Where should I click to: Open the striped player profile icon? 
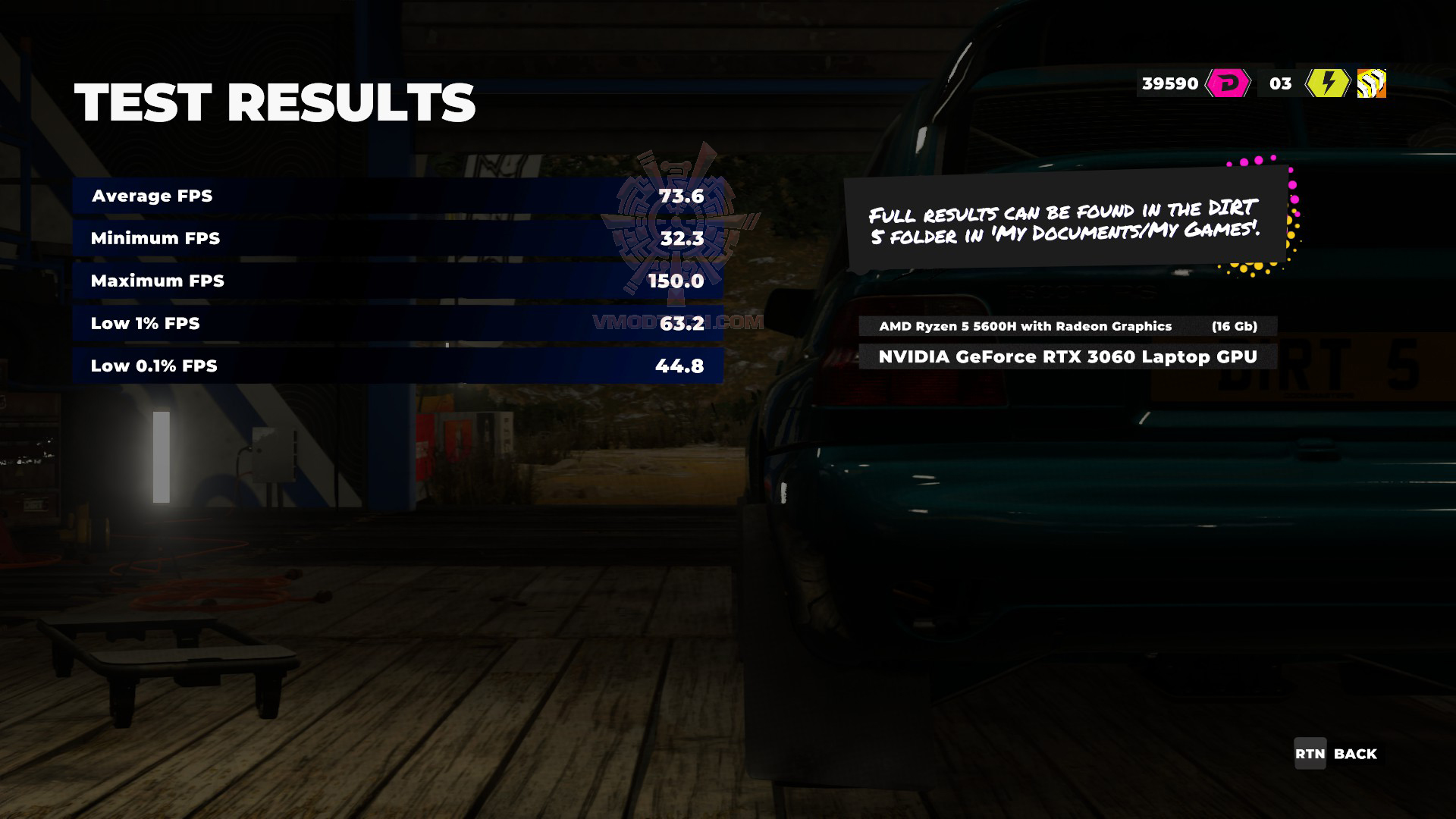(1371, 83)
